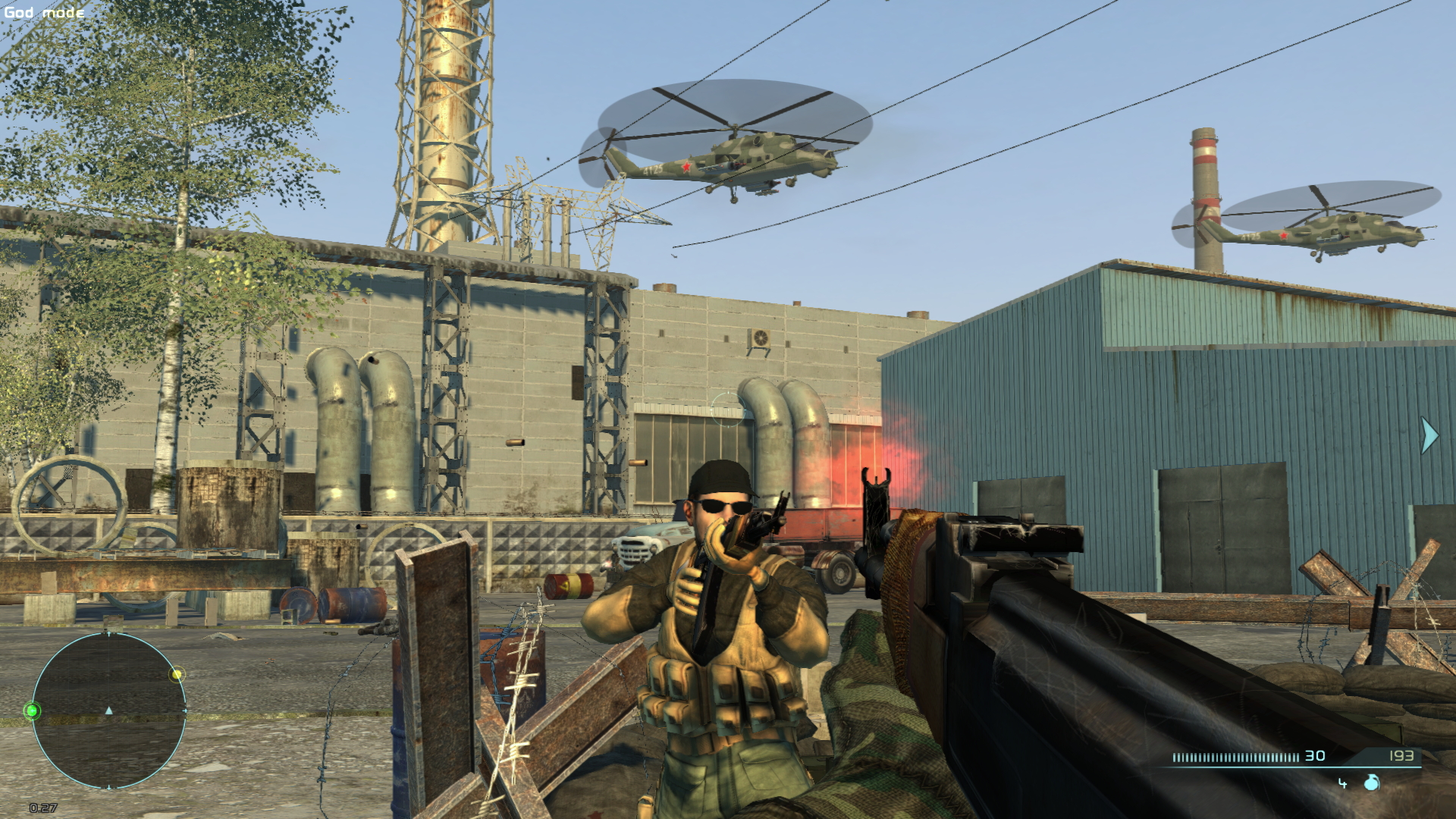
Task: Select the green ally marker on the minimap
Action: coord(33,711)
